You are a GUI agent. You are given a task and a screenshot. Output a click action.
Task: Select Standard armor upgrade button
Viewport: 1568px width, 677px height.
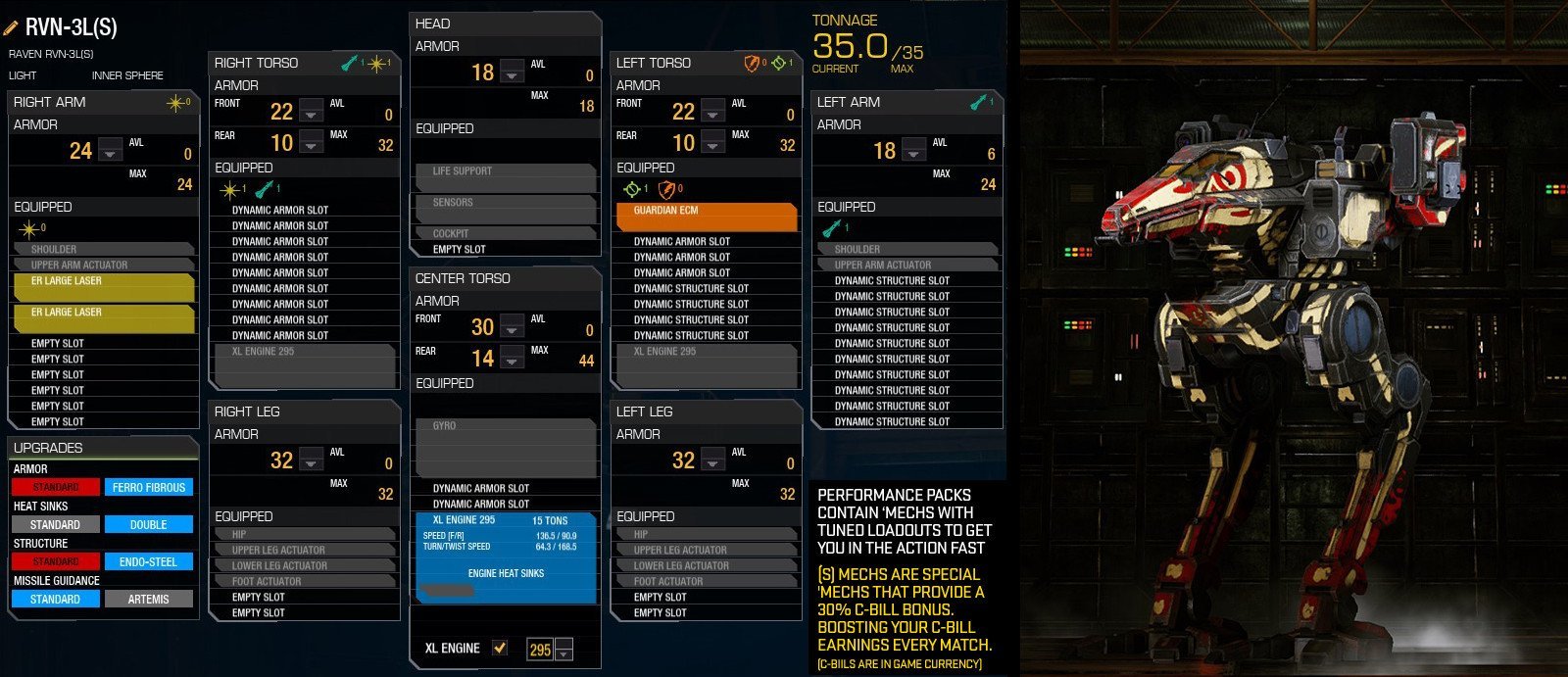(55, 487)
